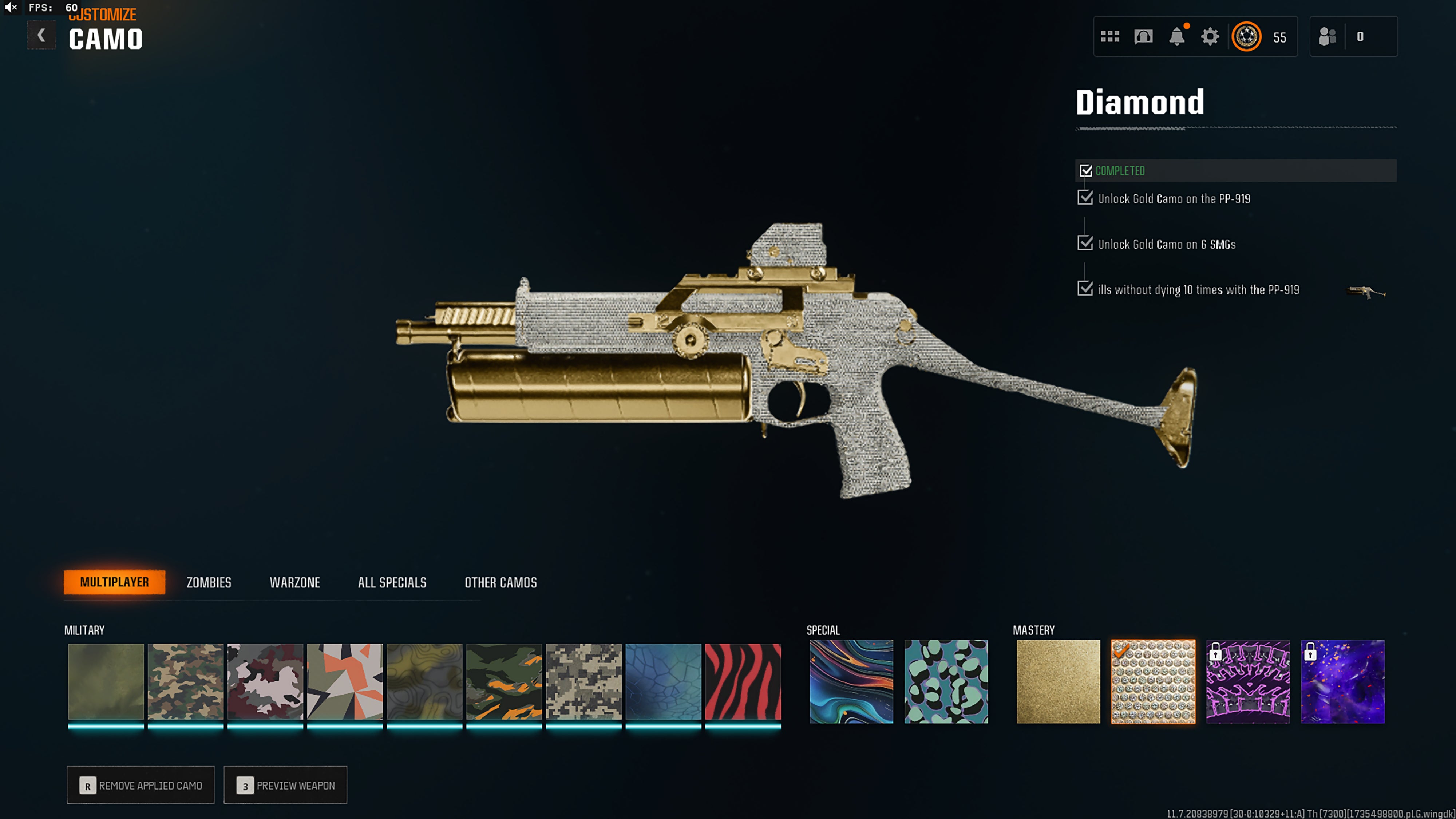Click Remove Applied Camo button
Screen dimensions: 1456x819
pyautogui.click(x=141, y=785)
